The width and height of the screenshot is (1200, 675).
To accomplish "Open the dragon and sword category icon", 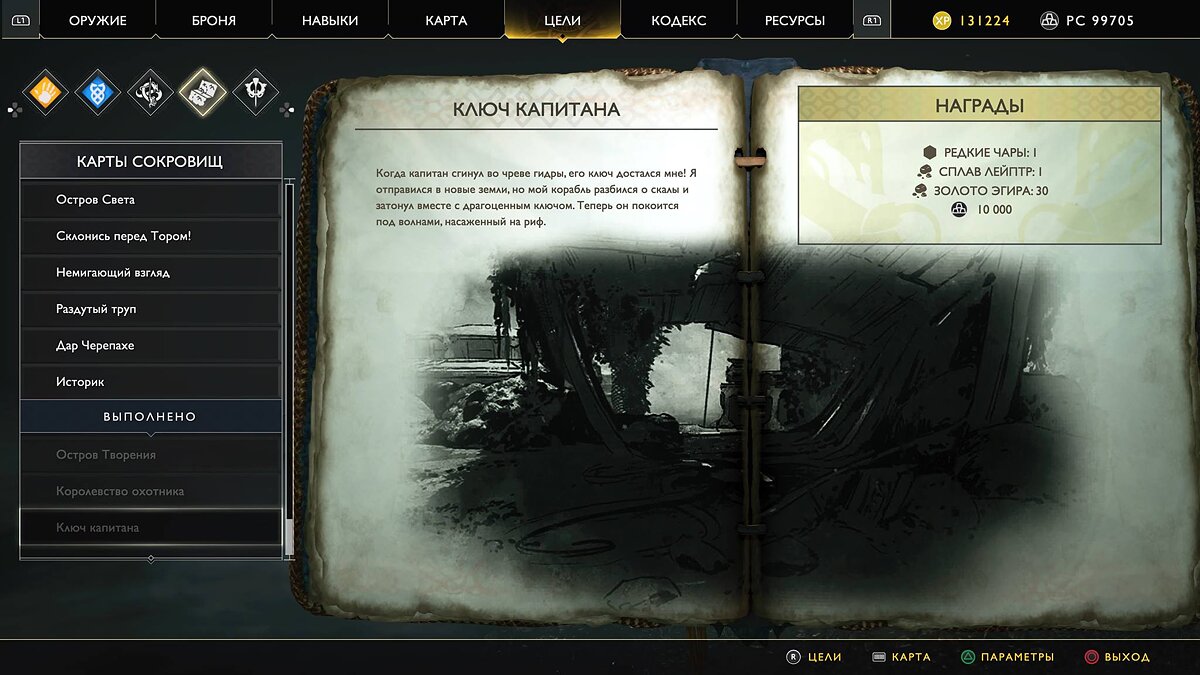I will (151, 93).
